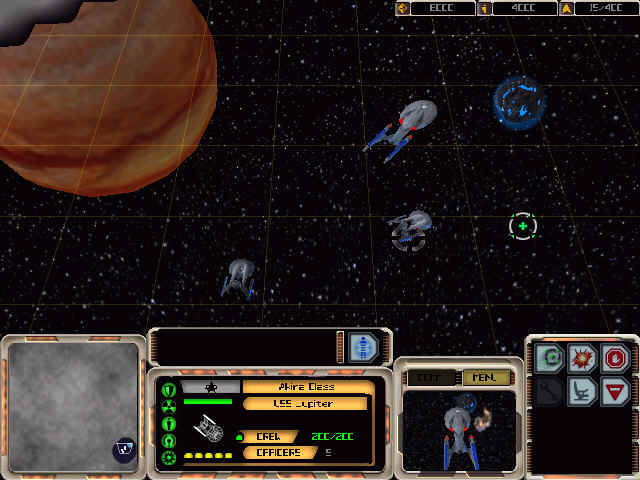Open the Menu button above the ship view

coord(486,378)
